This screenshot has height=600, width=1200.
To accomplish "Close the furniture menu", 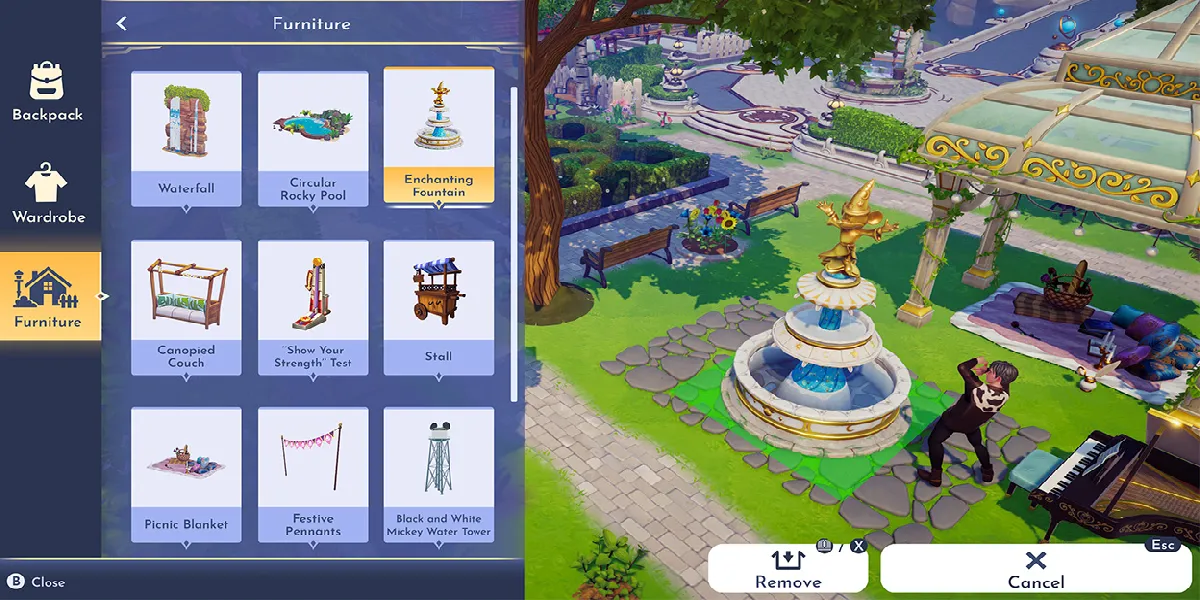I will [x=38, y=582].
